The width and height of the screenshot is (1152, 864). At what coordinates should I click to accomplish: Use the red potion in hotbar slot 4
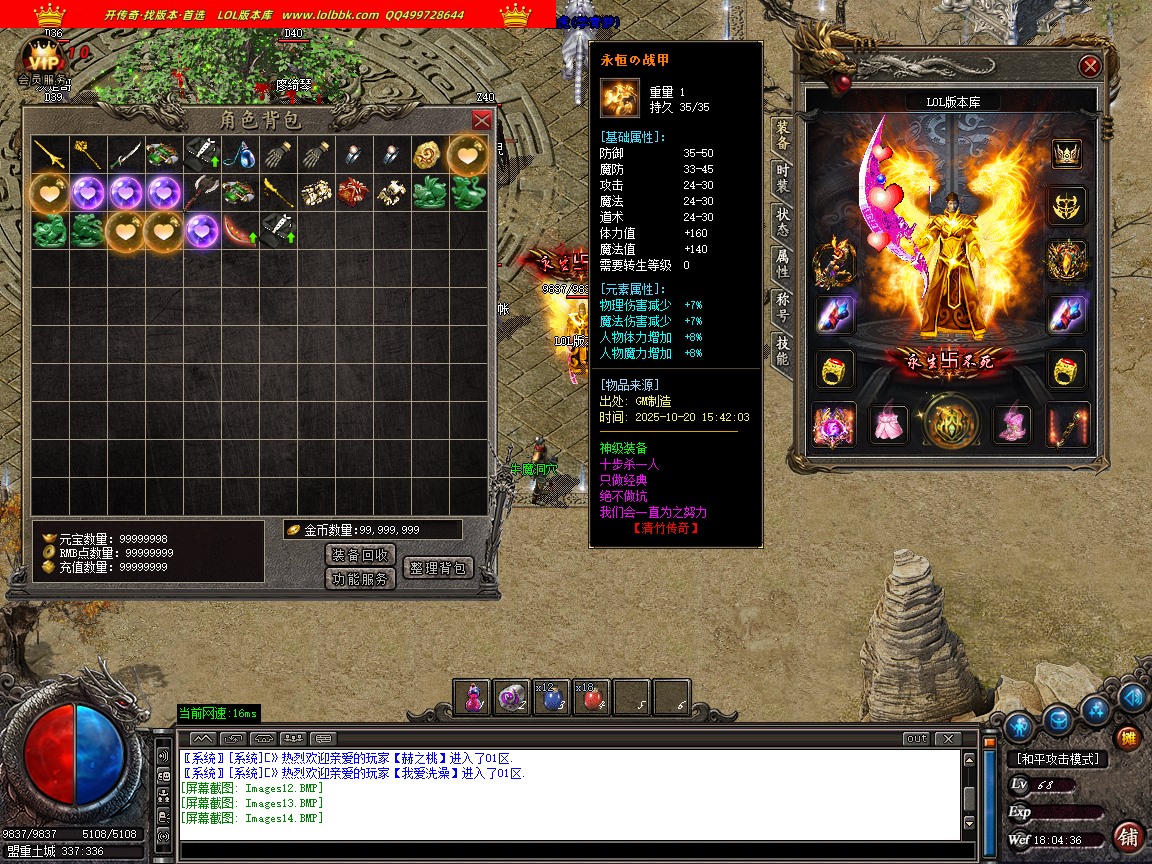point(591,698)
